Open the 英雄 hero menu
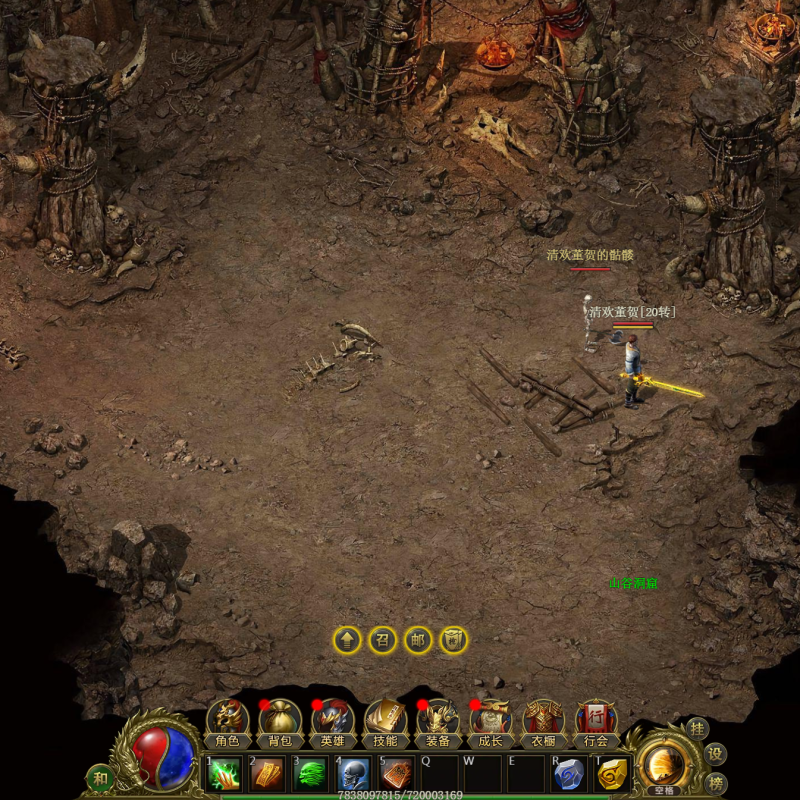 click(x=332, y=723)
